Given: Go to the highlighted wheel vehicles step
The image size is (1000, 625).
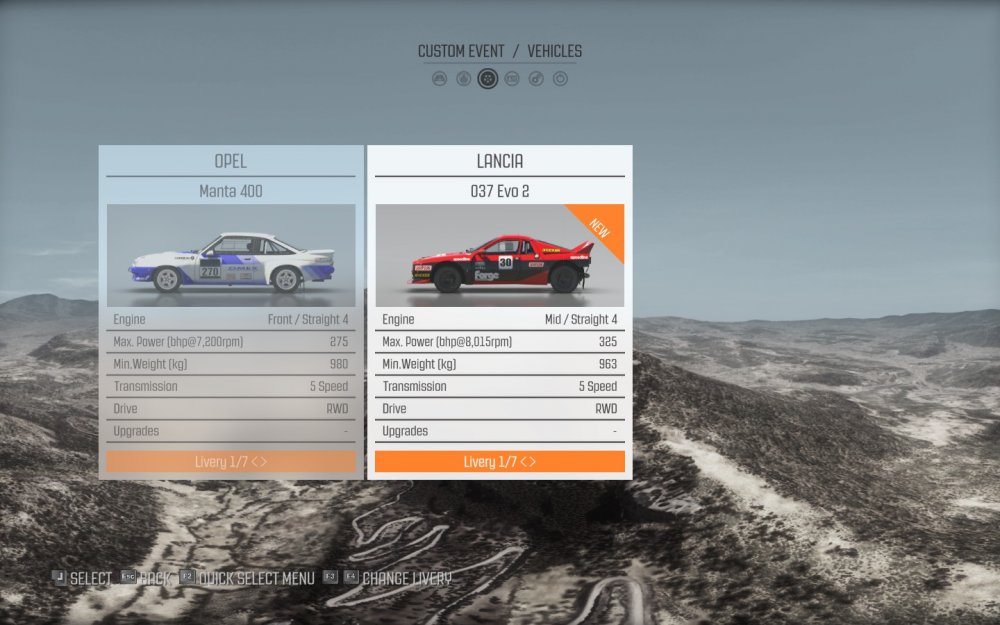Looking at the screenshot, I should [x=488, y=78].
